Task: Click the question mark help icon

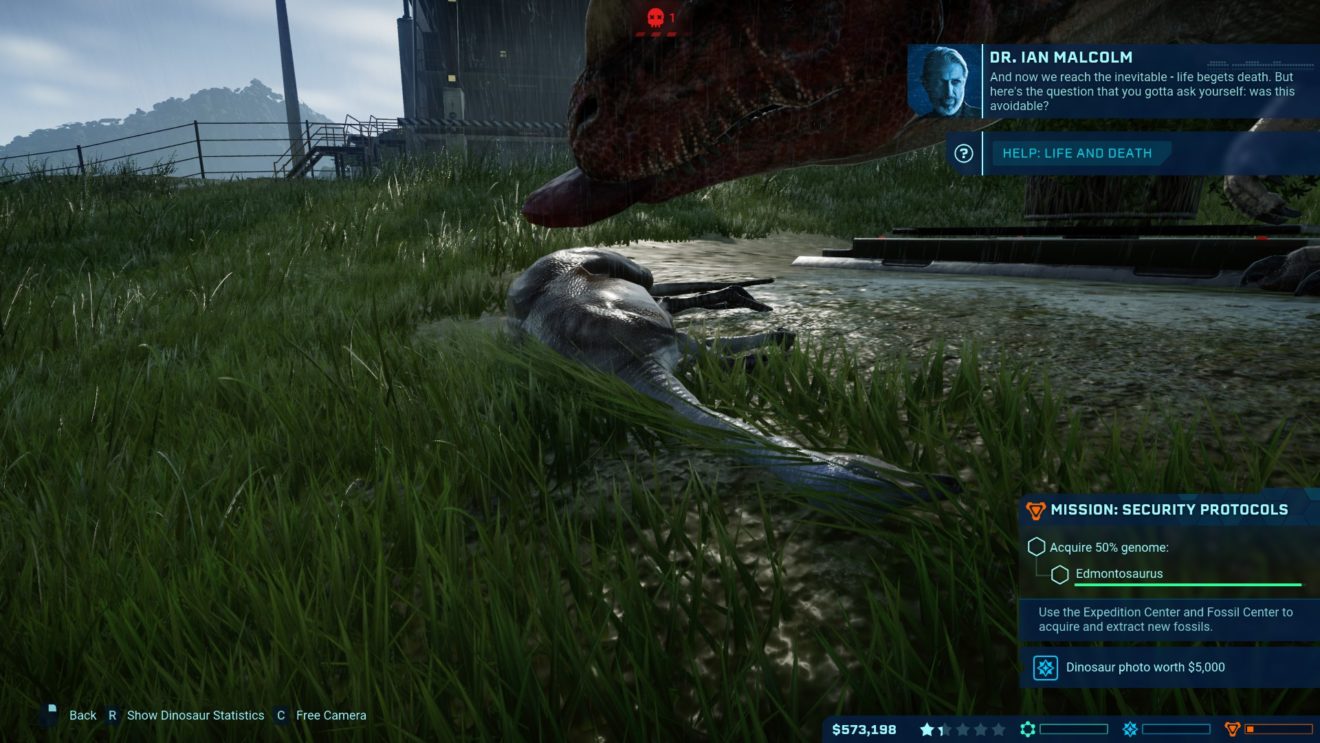Action: click(964, 154)
